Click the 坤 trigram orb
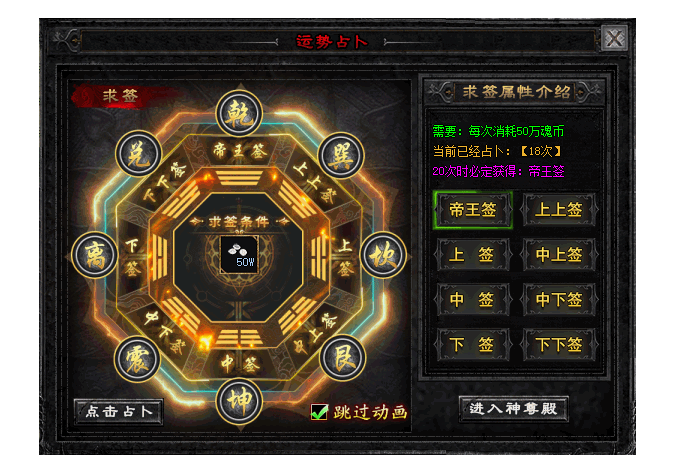The image size is (676, 474). 238,397
